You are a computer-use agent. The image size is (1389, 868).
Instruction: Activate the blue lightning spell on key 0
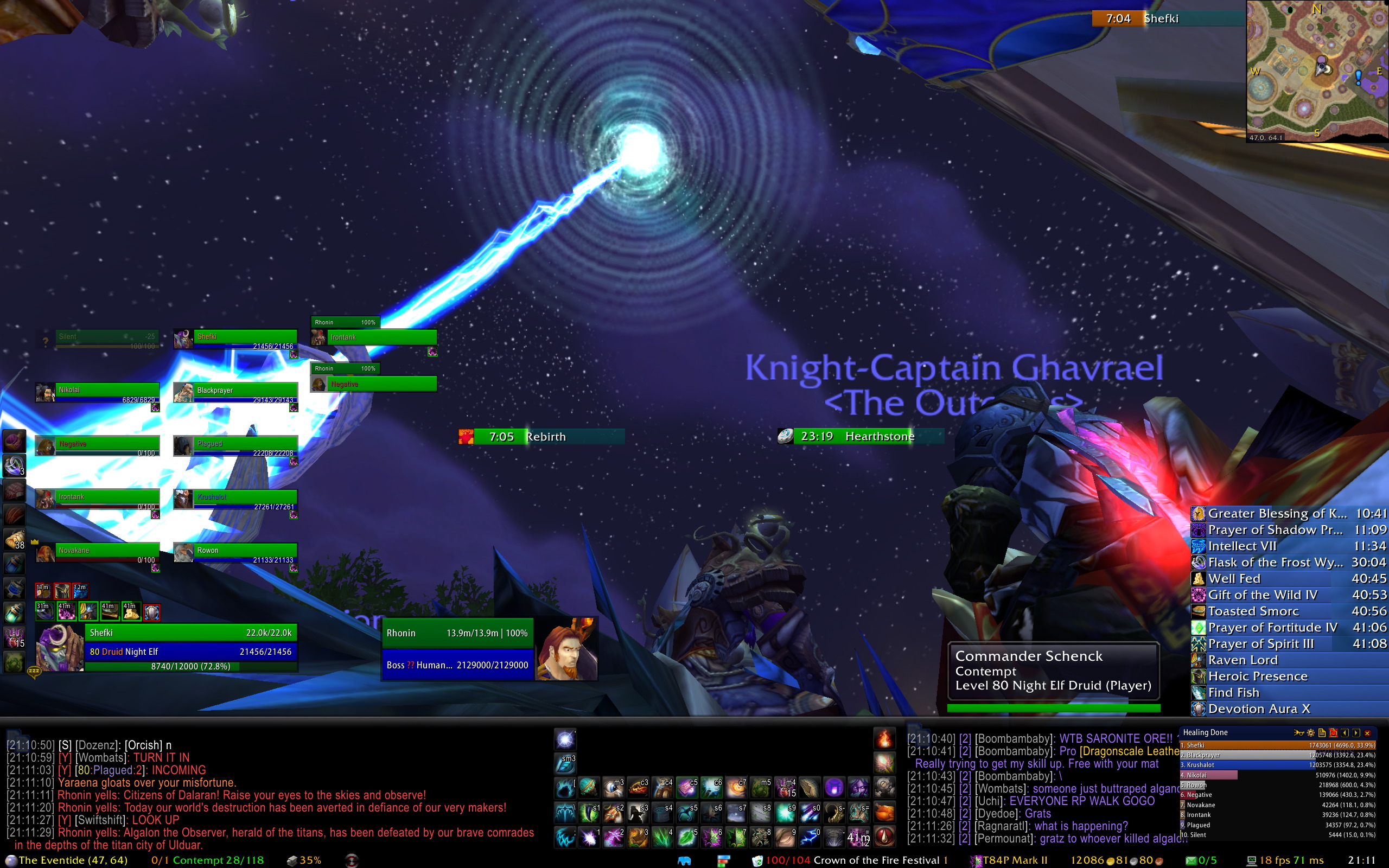pos(810,837)
